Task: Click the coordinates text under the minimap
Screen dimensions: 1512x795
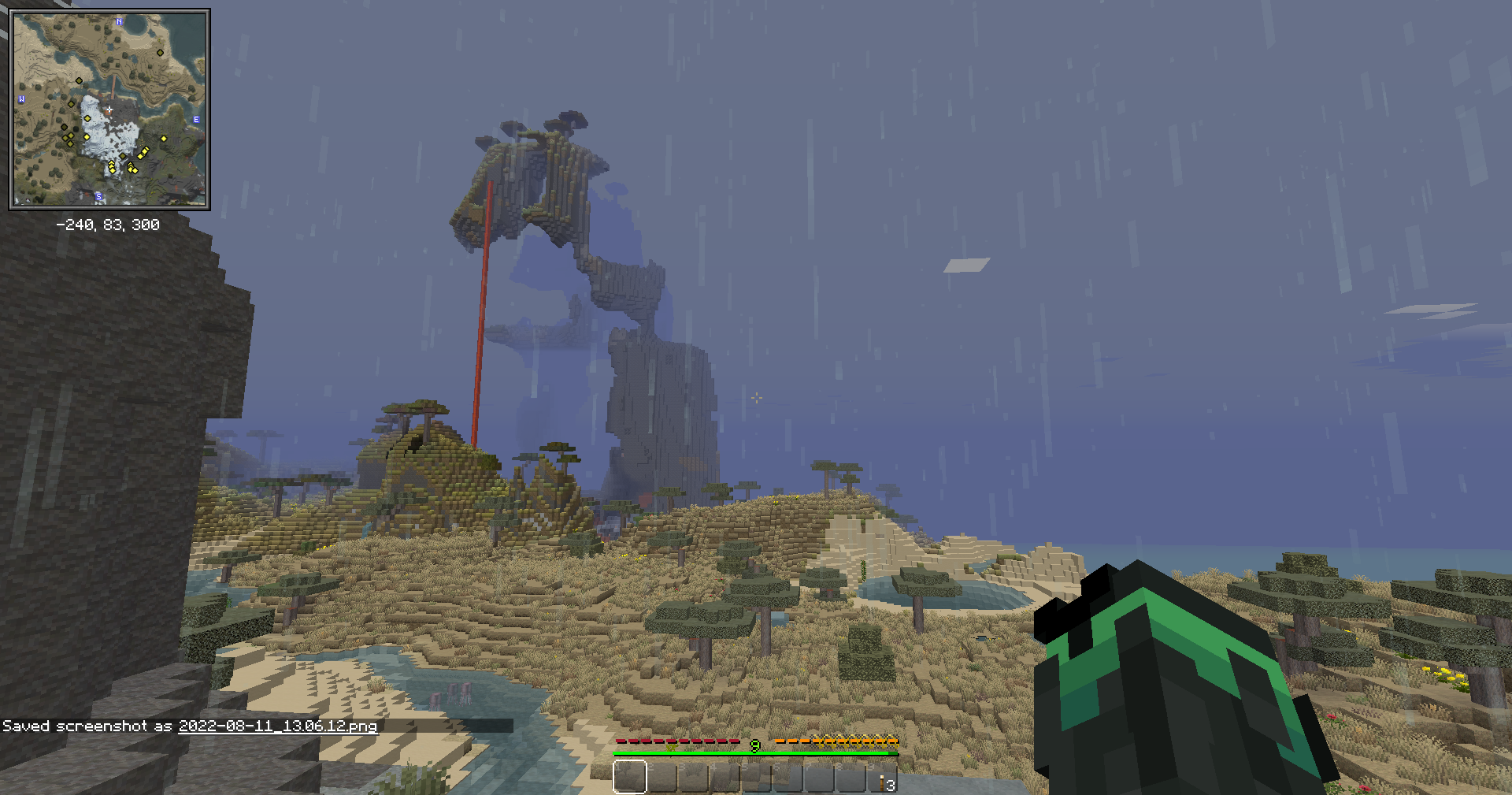Action: (x=108, y=224)
